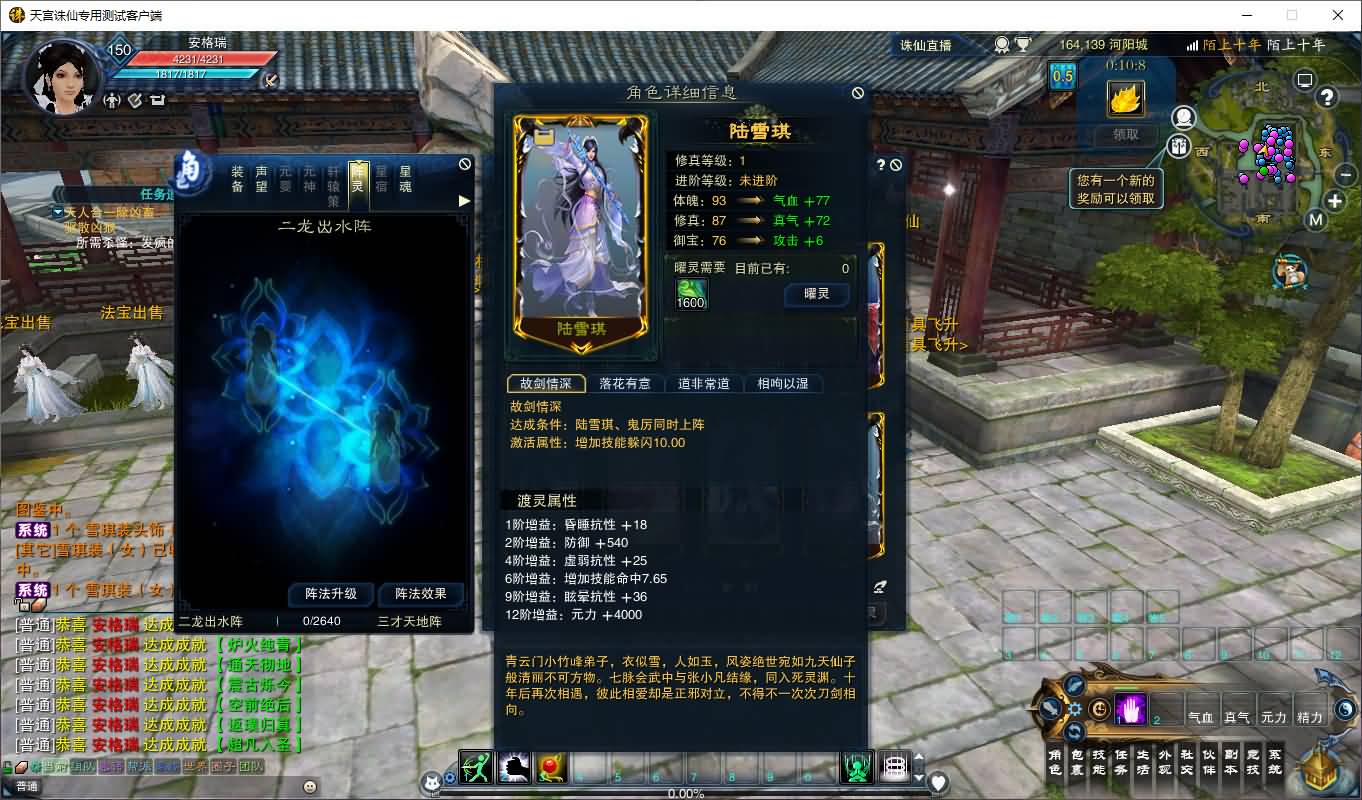
Task: Select the purple hand skill in the hotbar
Action: point(1128,710)
